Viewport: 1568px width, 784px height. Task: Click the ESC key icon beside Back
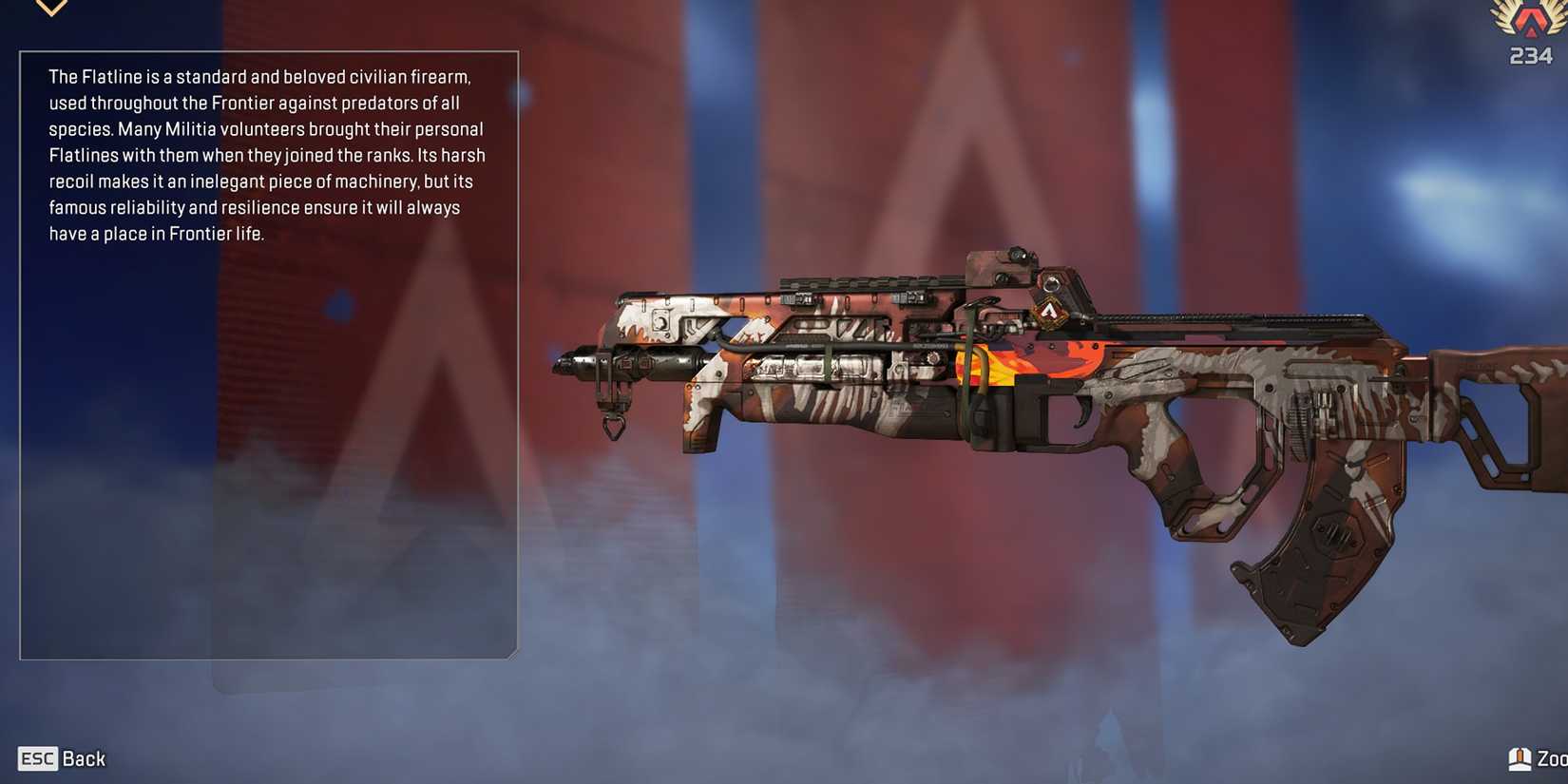[37, 758]
